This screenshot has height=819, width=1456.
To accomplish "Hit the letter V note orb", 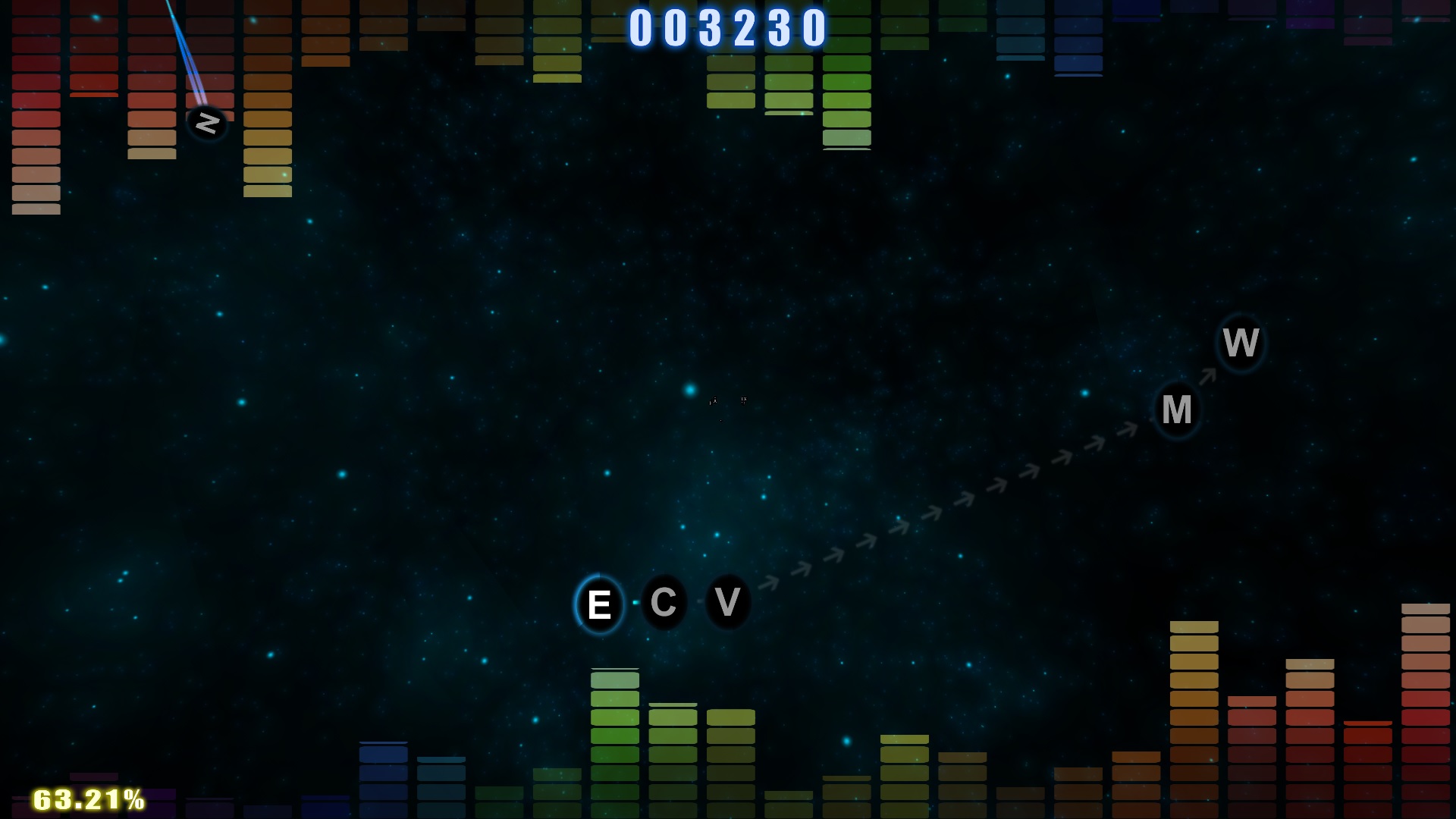I will tap(727, 602).
